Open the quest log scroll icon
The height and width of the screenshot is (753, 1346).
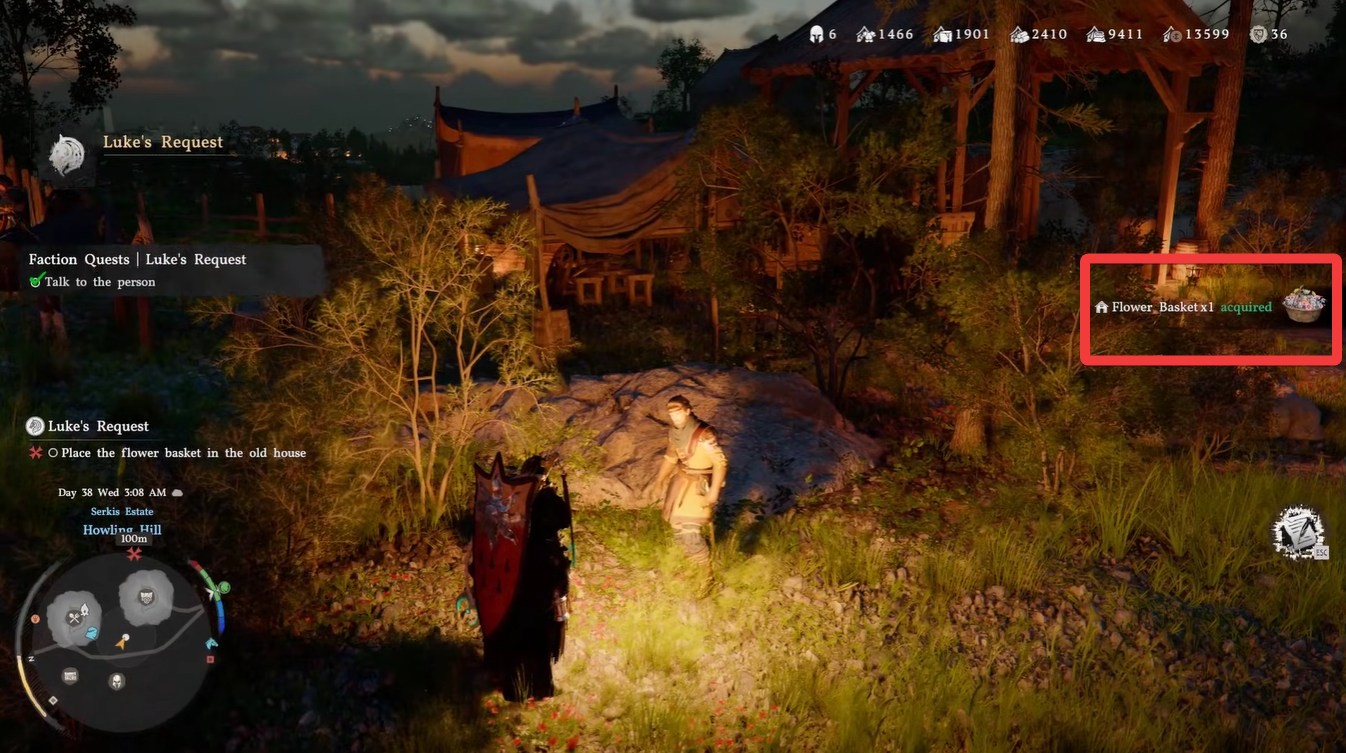pos(1299,532)
